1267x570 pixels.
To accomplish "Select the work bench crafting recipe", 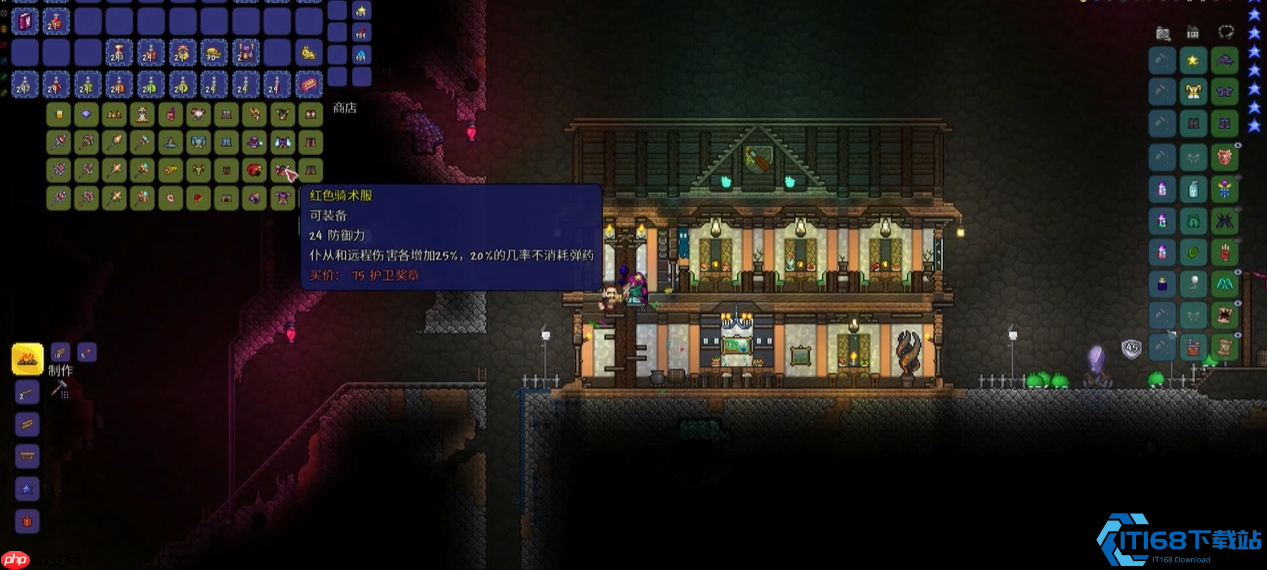I will pyautogui.click(x=27, y=456).
